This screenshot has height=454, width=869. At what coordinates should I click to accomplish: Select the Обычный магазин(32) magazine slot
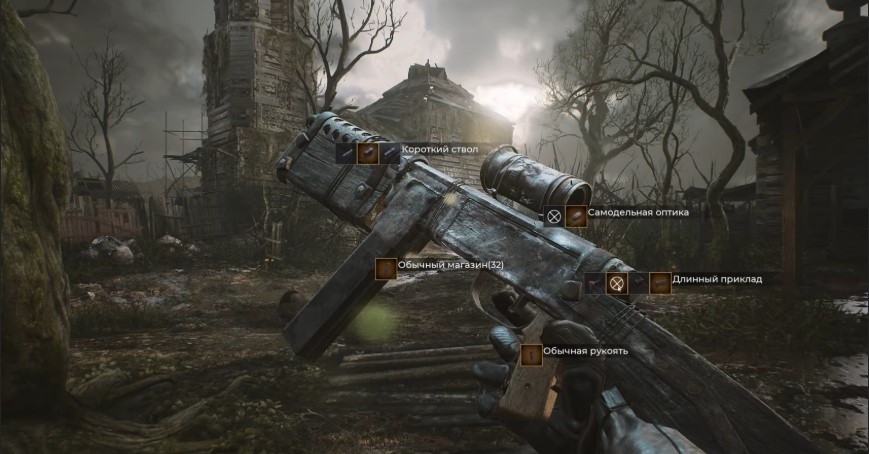point(385,268)
